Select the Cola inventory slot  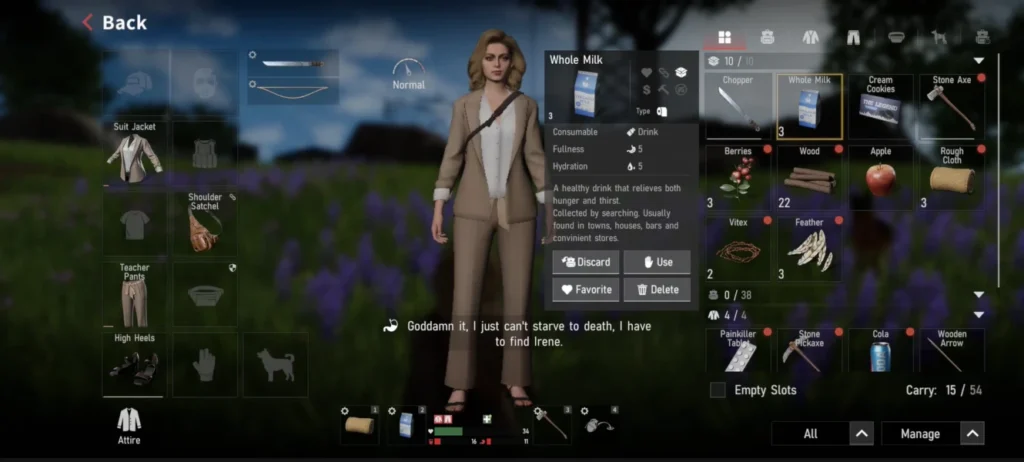[x=880, y=351]
